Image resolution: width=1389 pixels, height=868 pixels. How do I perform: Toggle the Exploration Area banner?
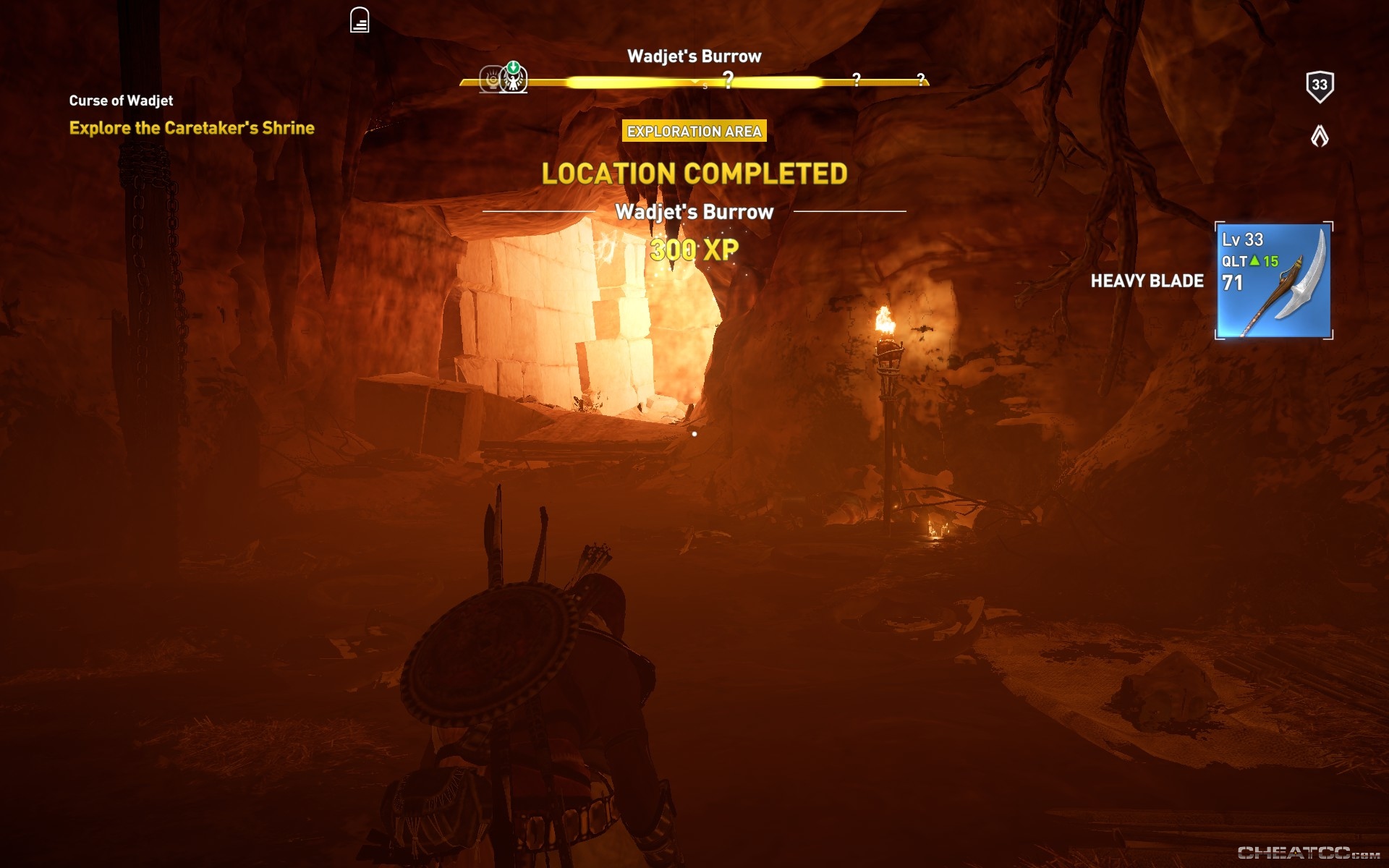tap(695, 132)
